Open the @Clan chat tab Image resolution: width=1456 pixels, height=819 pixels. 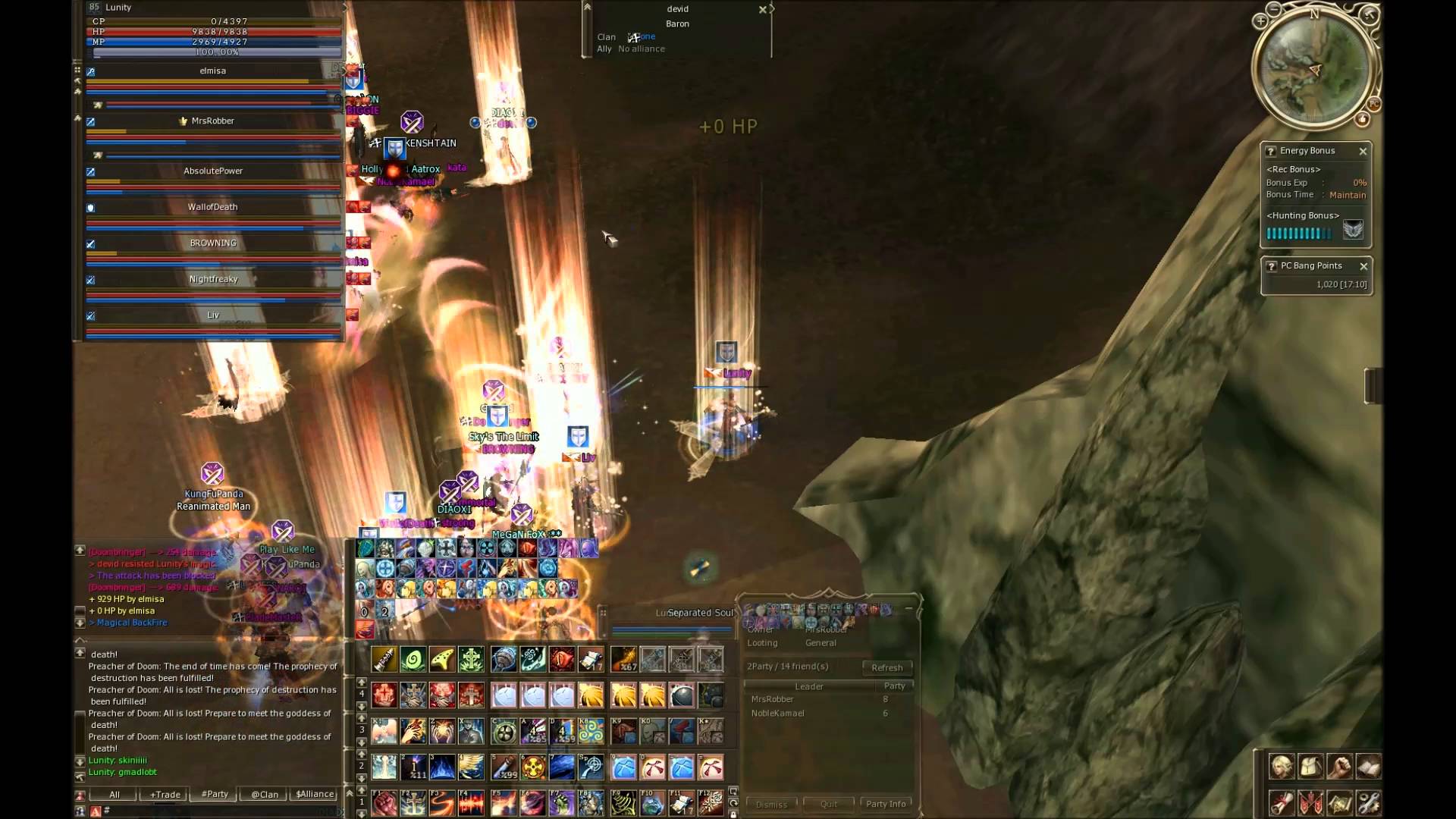click(x=265, y=794)
